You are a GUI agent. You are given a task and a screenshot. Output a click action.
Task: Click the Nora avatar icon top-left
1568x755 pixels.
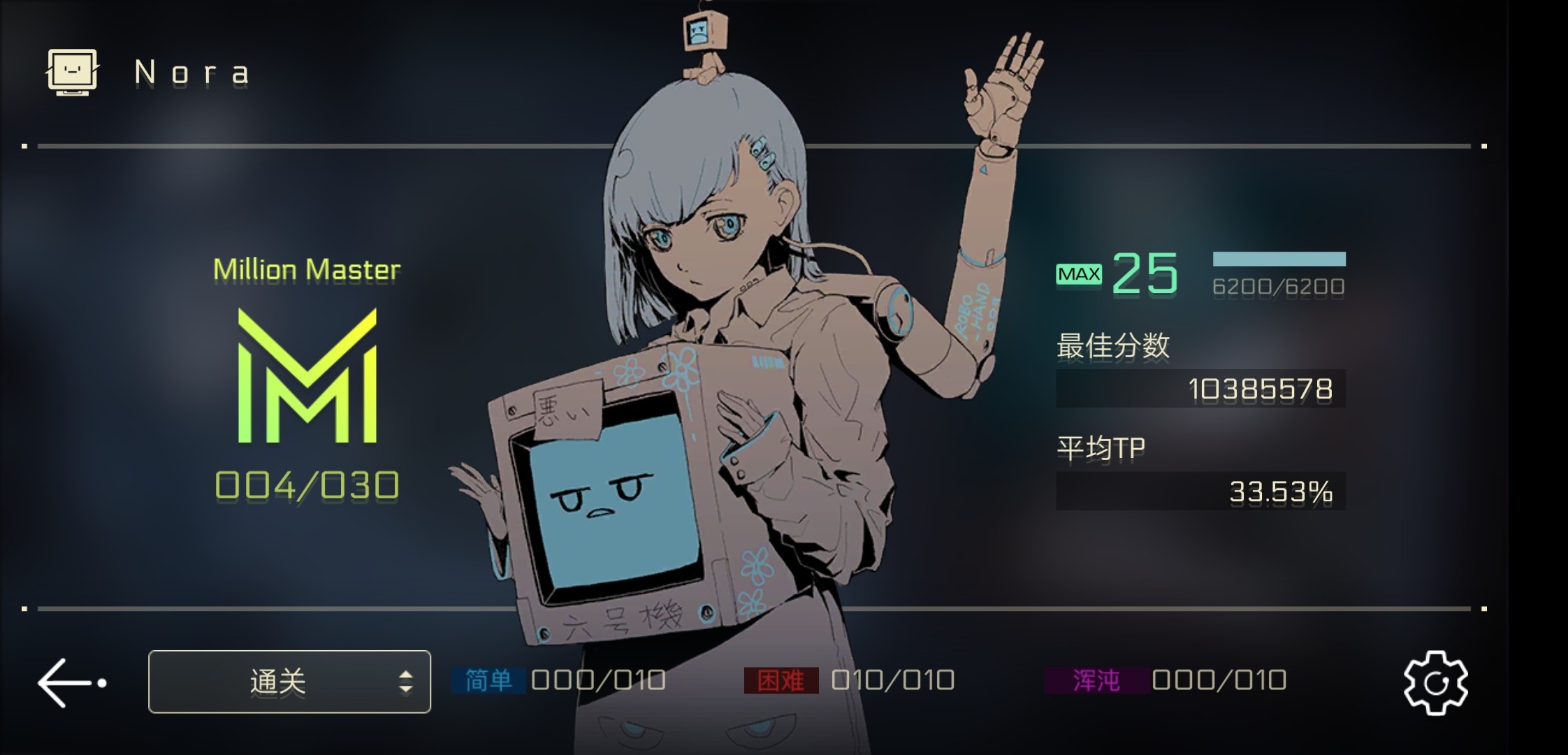point(72,71)
